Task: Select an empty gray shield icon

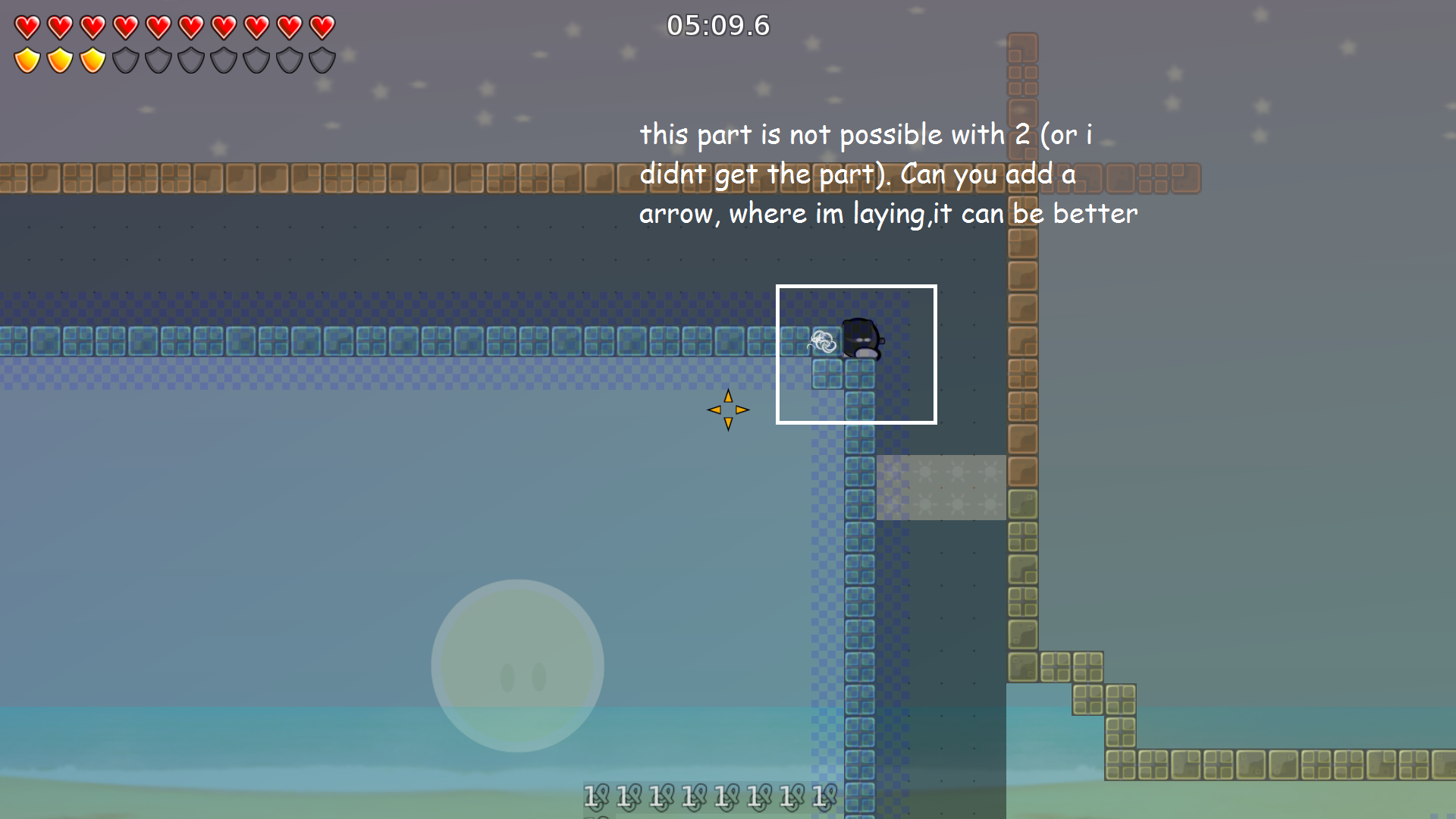Action: click(x=158, y=59)
